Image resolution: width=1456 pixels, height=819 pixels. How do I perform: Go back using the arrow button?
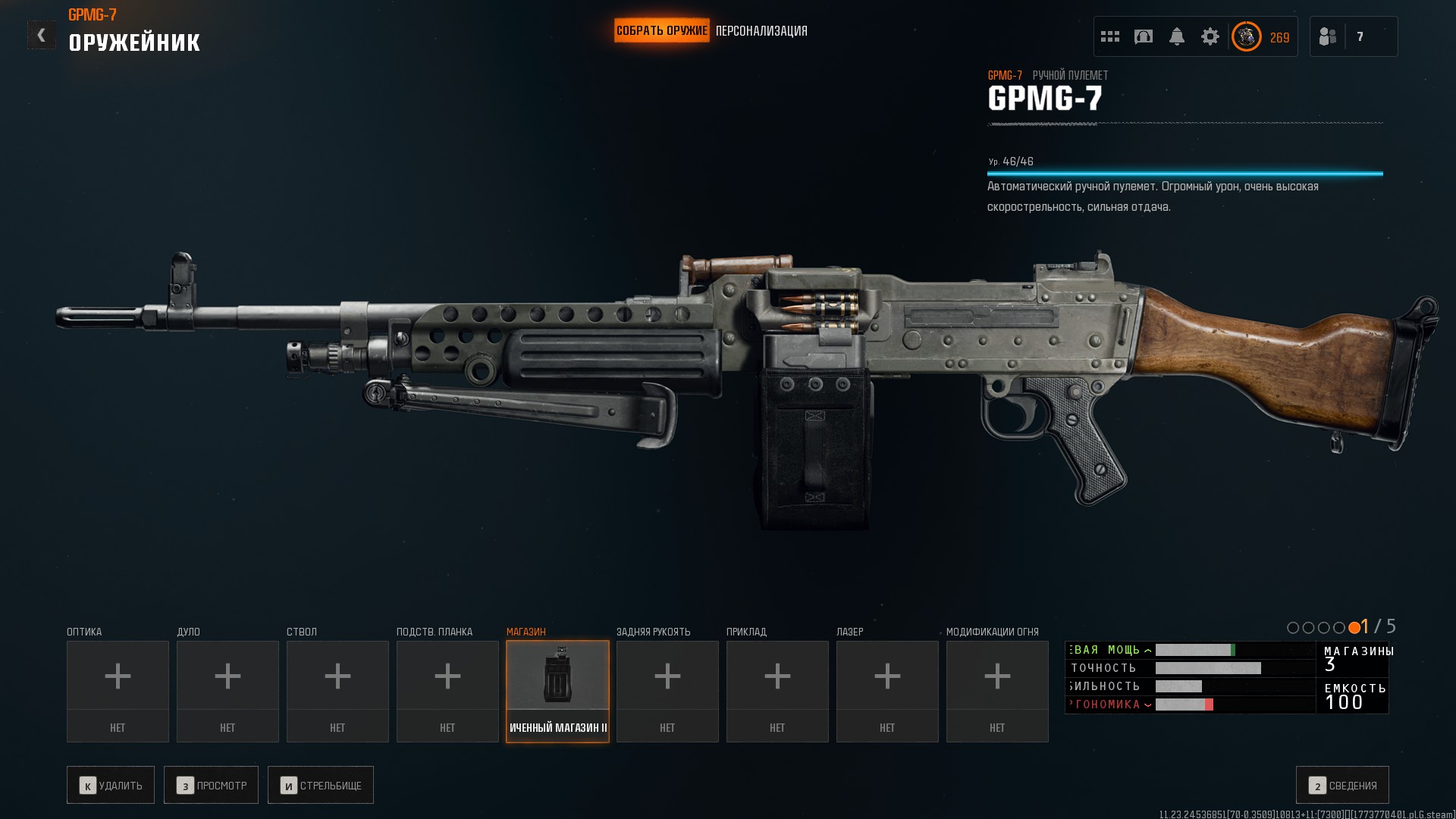coord(41,35)
